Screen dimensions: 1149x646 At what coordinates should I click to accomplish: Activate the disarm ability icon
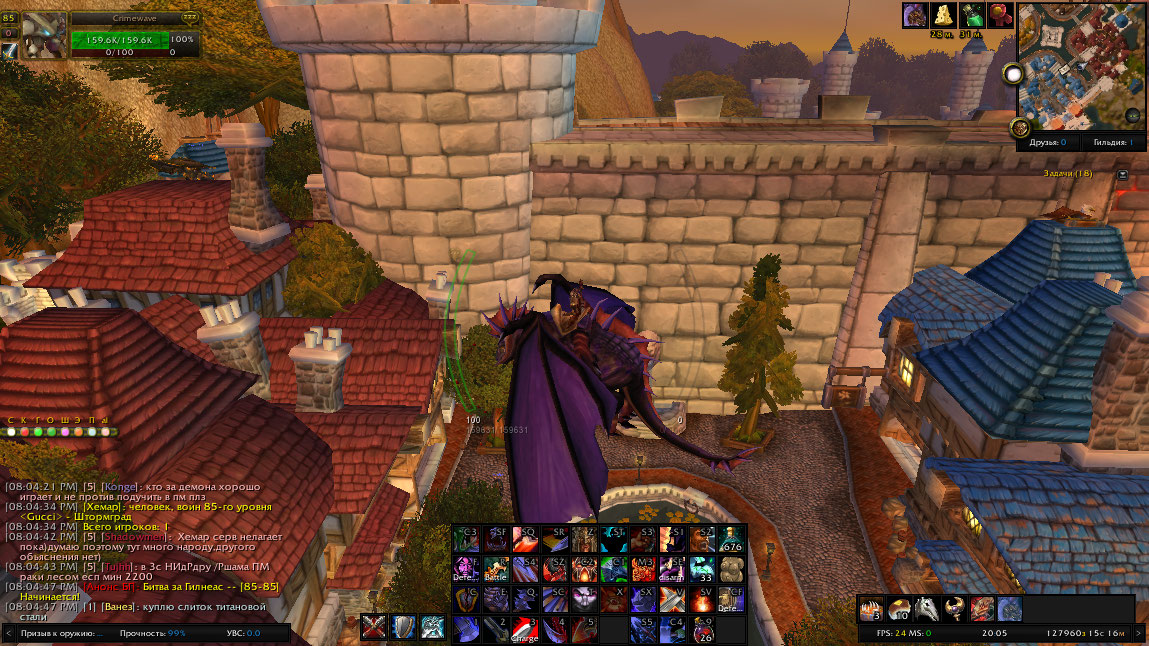pyautogui.click(x=673, y=569)
